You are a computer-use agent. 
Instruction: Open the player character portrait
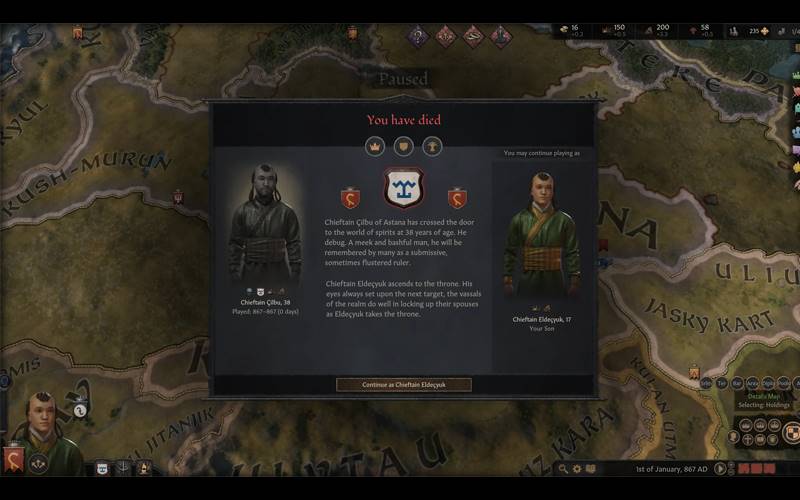coord(43,425)
